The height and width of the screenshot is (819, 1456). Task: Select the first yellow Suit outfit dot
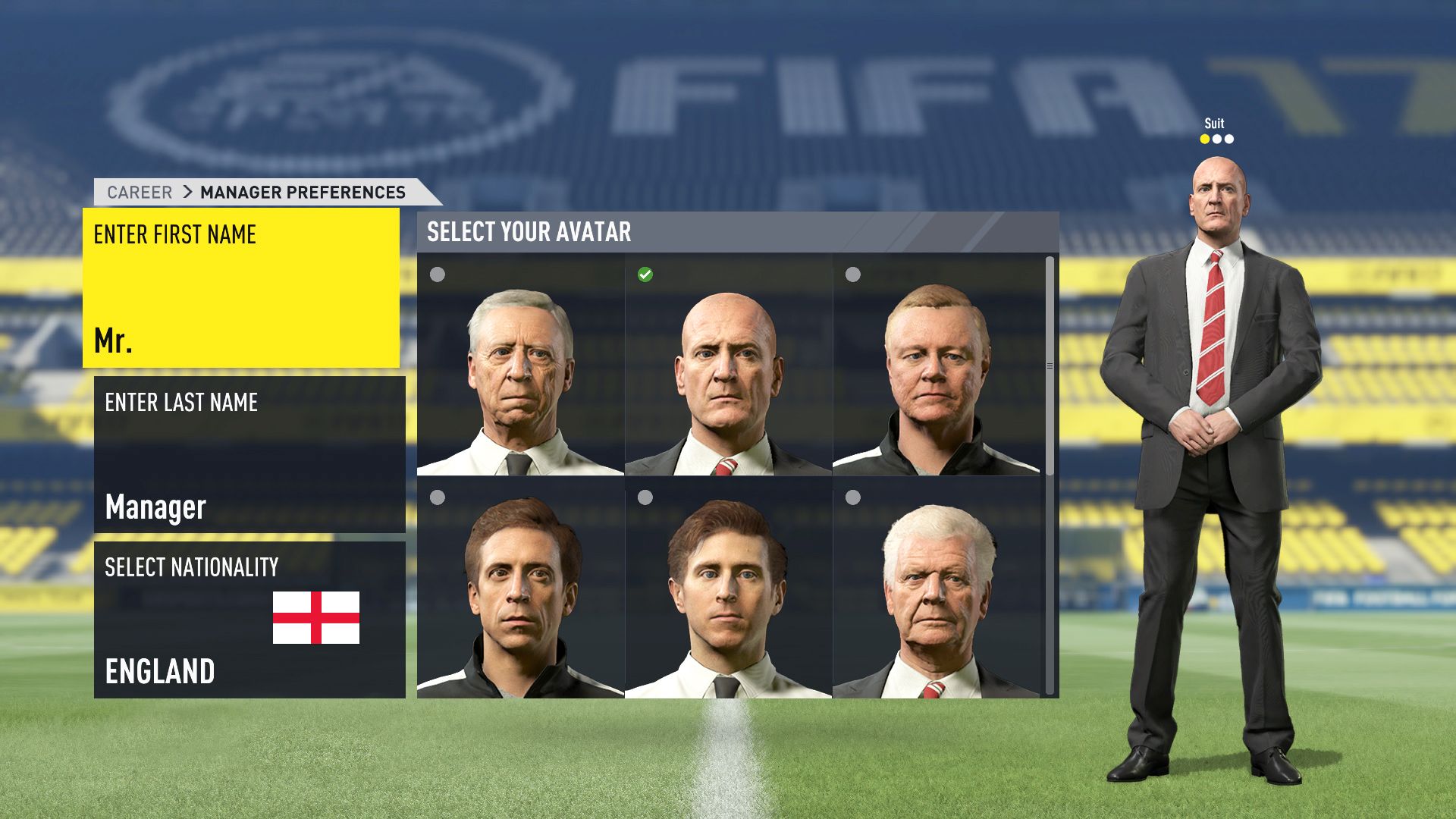1204,140
